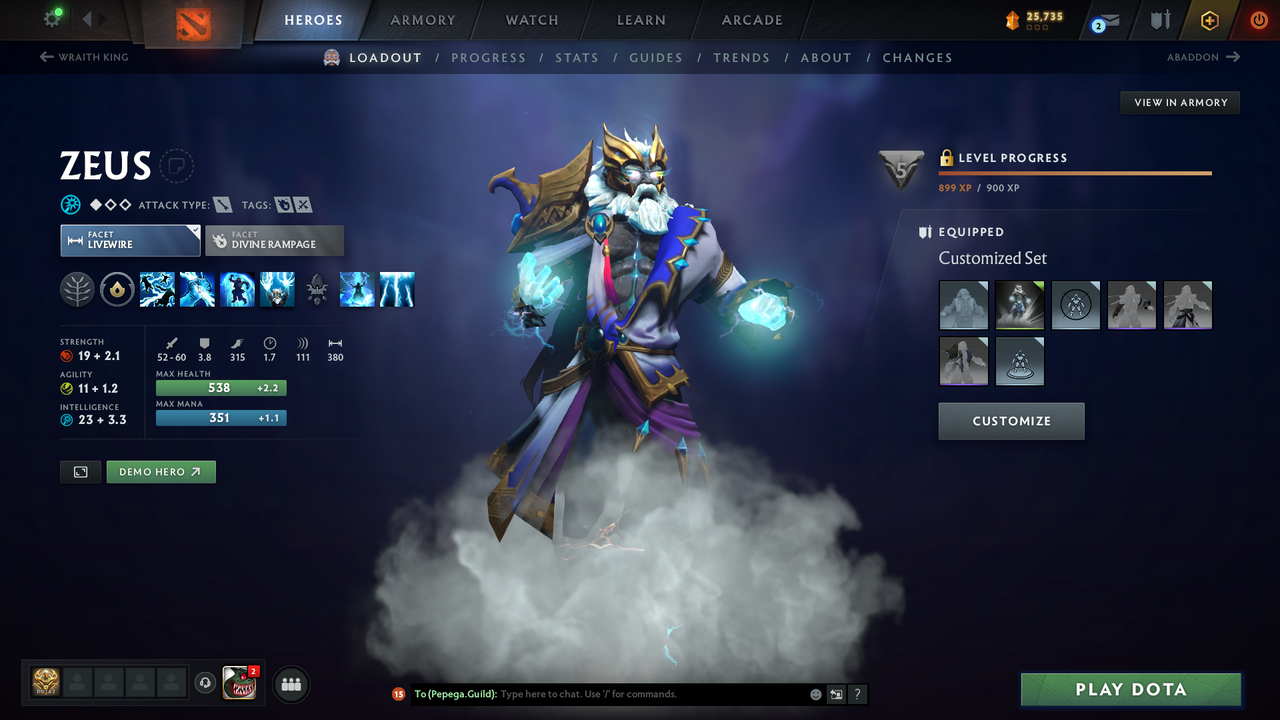Click the power button top right

coord(1258,19)
